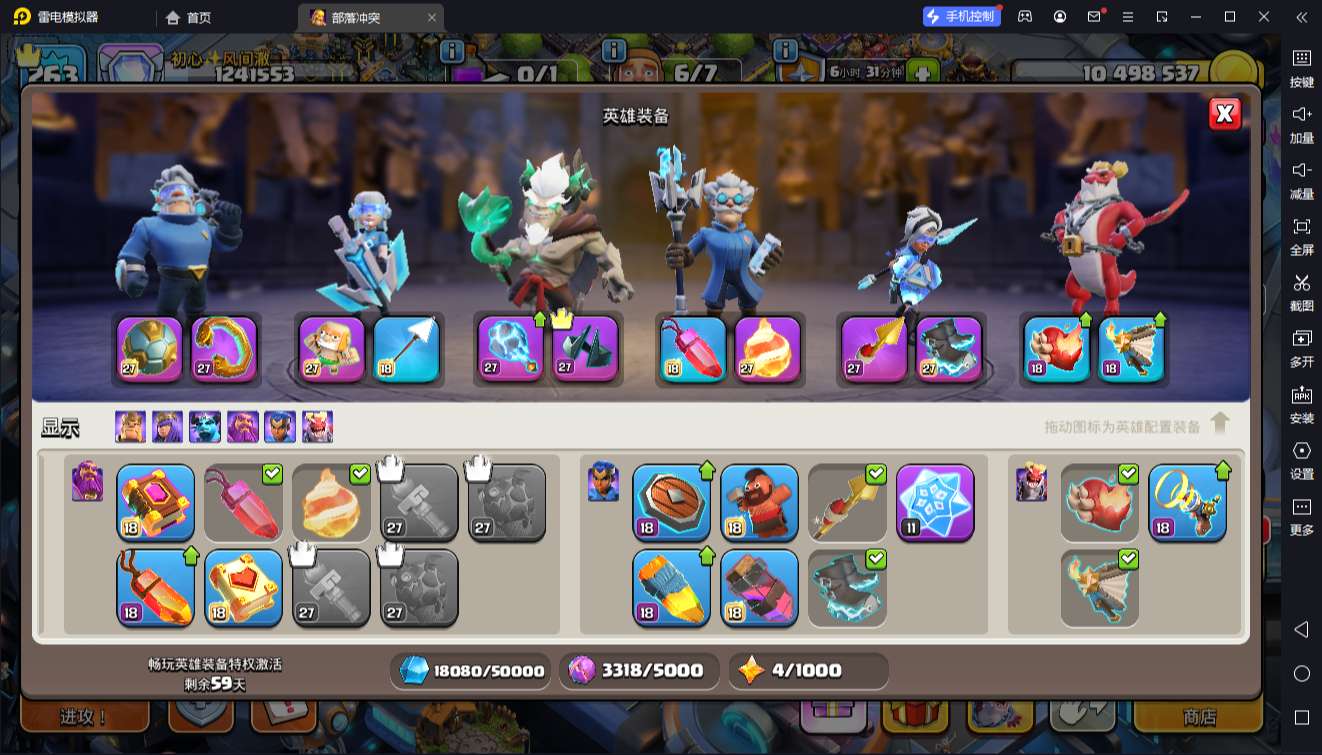Close the hero equipment window
This screenshot has height=755, width=1322.
pyautogui.click(x=1224, y=114)
